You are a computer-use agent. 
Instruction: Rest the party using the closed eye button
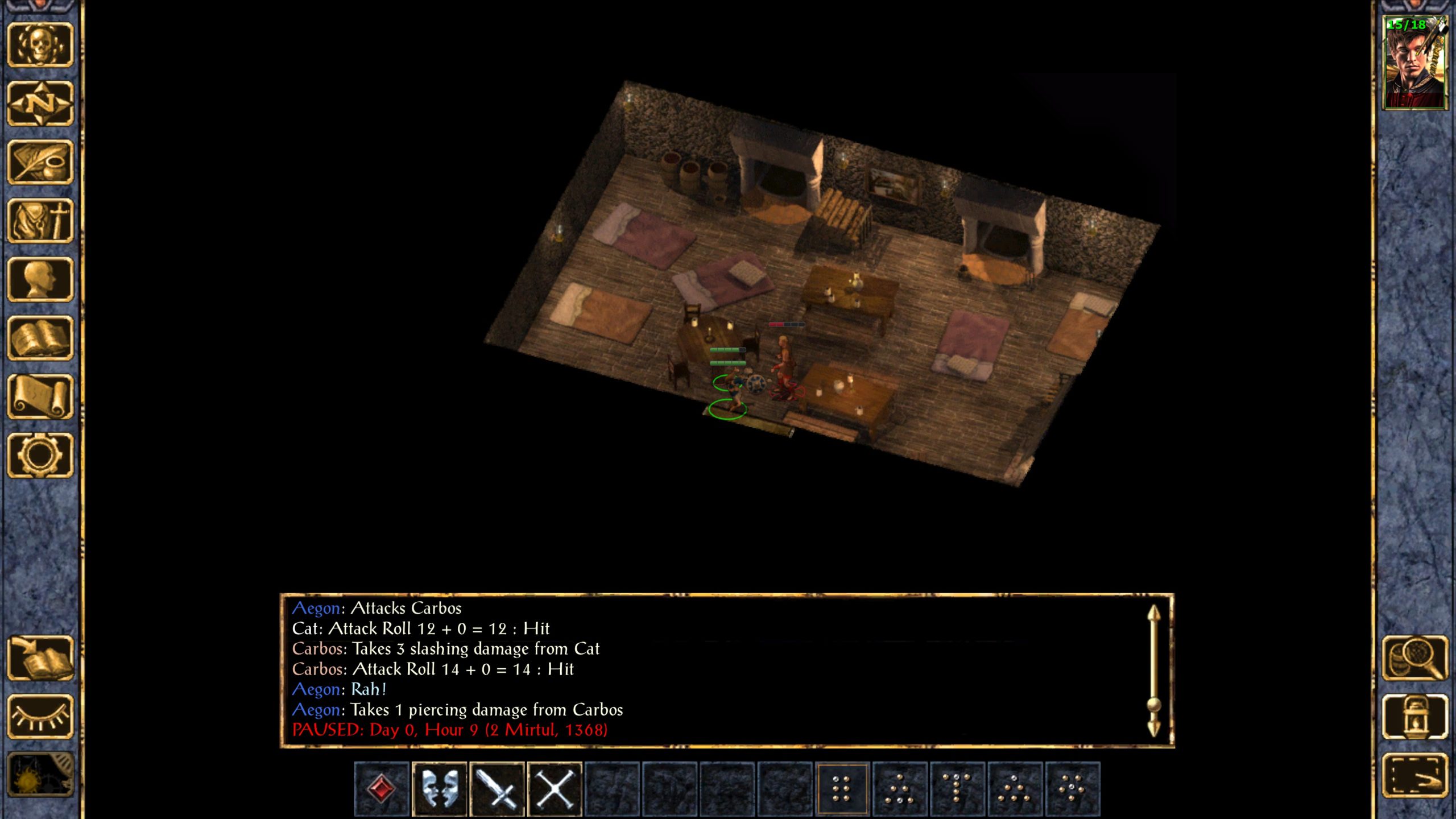click(x=40, y=717)
